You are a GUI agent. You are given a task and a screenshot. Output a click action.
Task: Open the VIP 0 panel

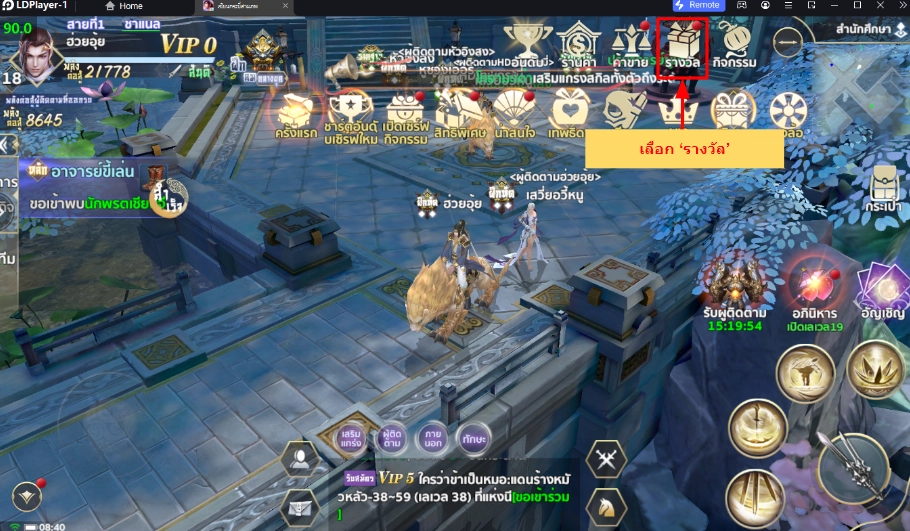click(188, 44)
